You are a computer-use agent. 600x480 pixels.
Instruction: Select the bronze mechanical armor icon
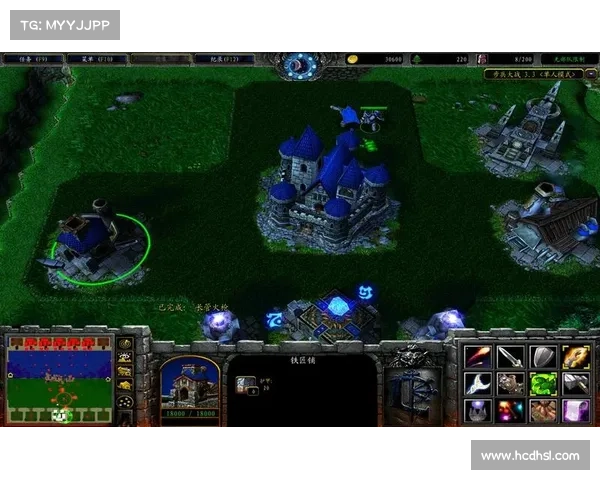coord(511,384)
